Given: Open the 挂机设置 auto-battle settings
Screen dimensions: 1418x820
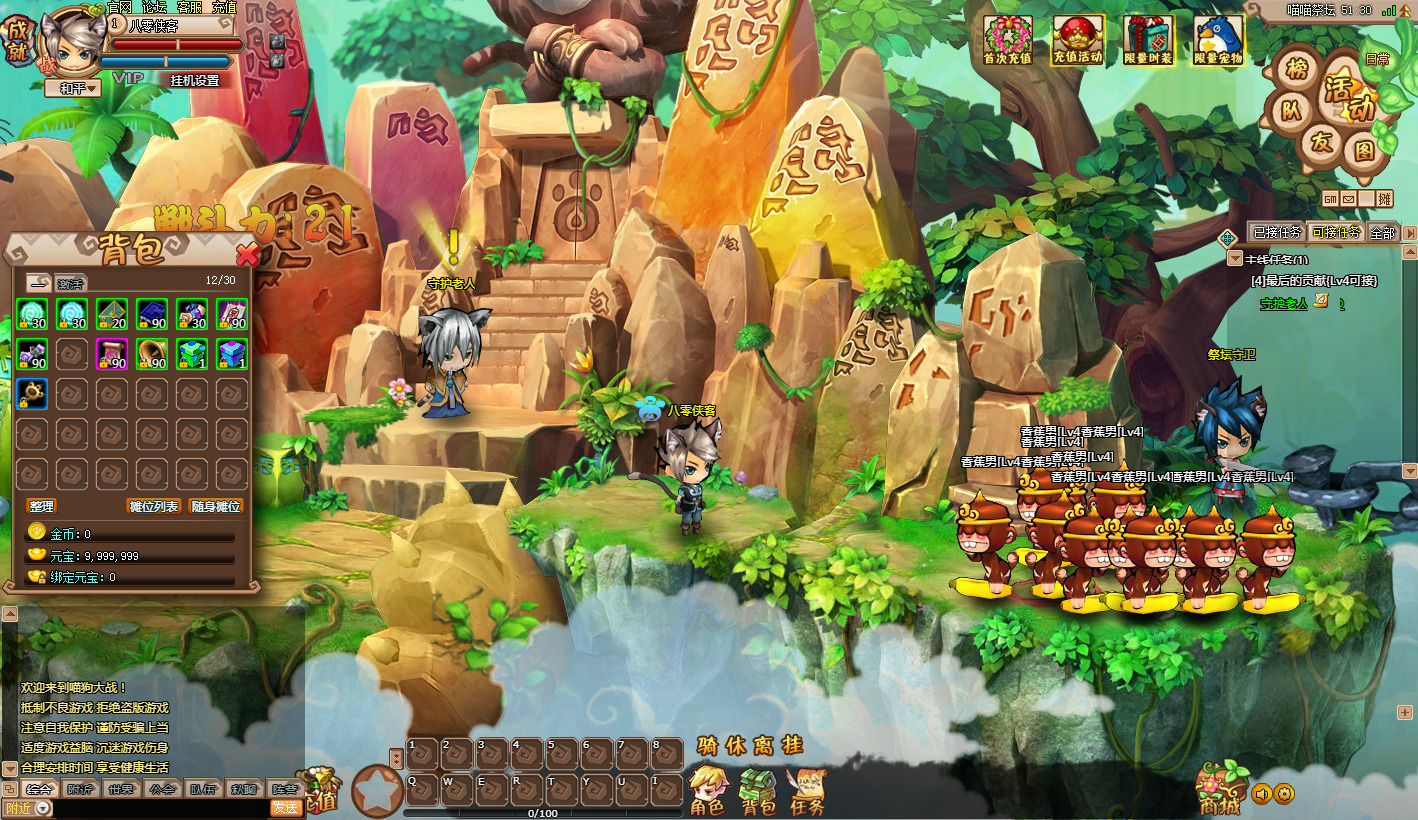Looking at the screenshot, I should coord(194,80).
